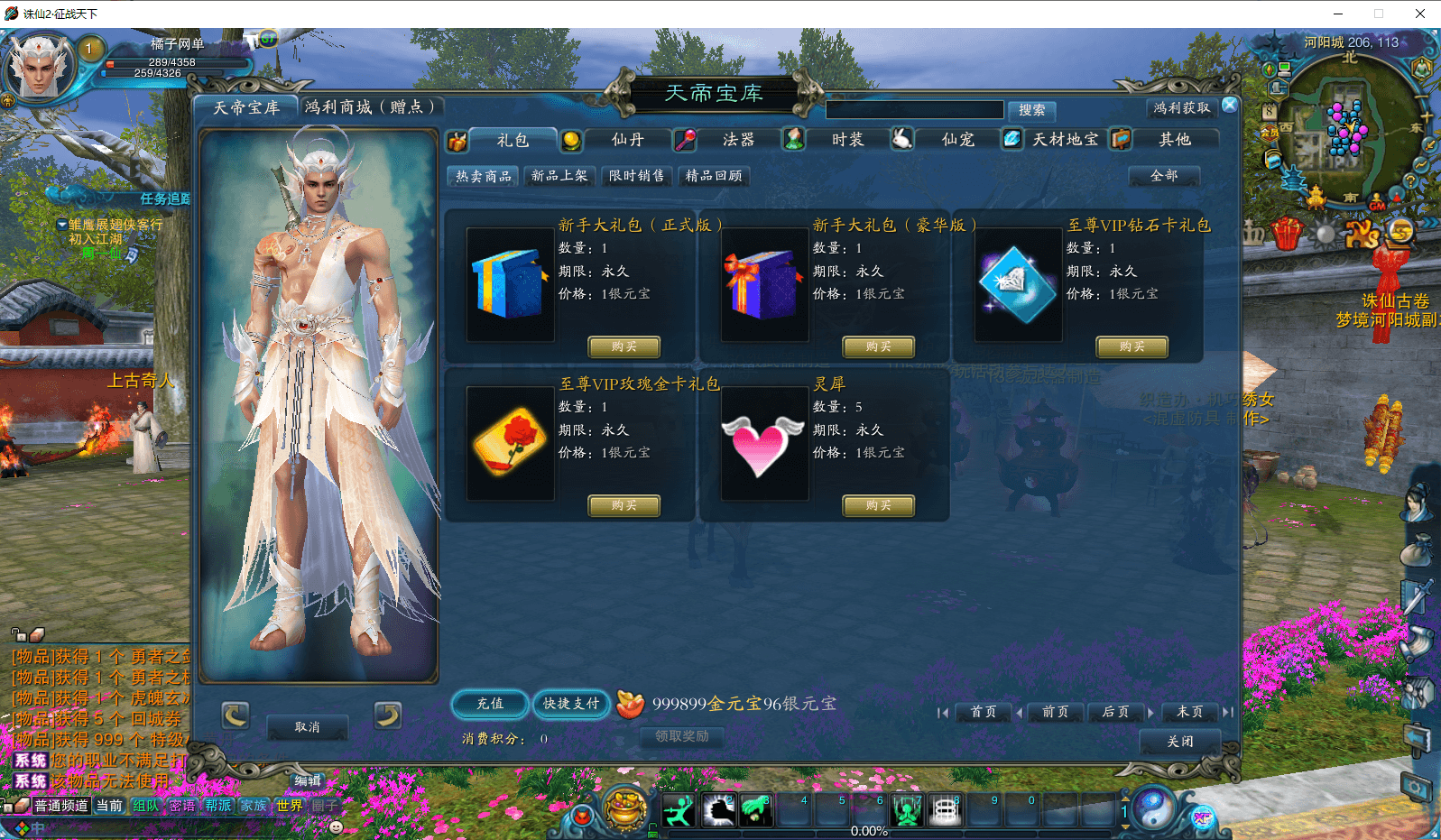Screen dimensions: 1441x840
Task: Filter by 热卖商品
Action: coord(484,176)
